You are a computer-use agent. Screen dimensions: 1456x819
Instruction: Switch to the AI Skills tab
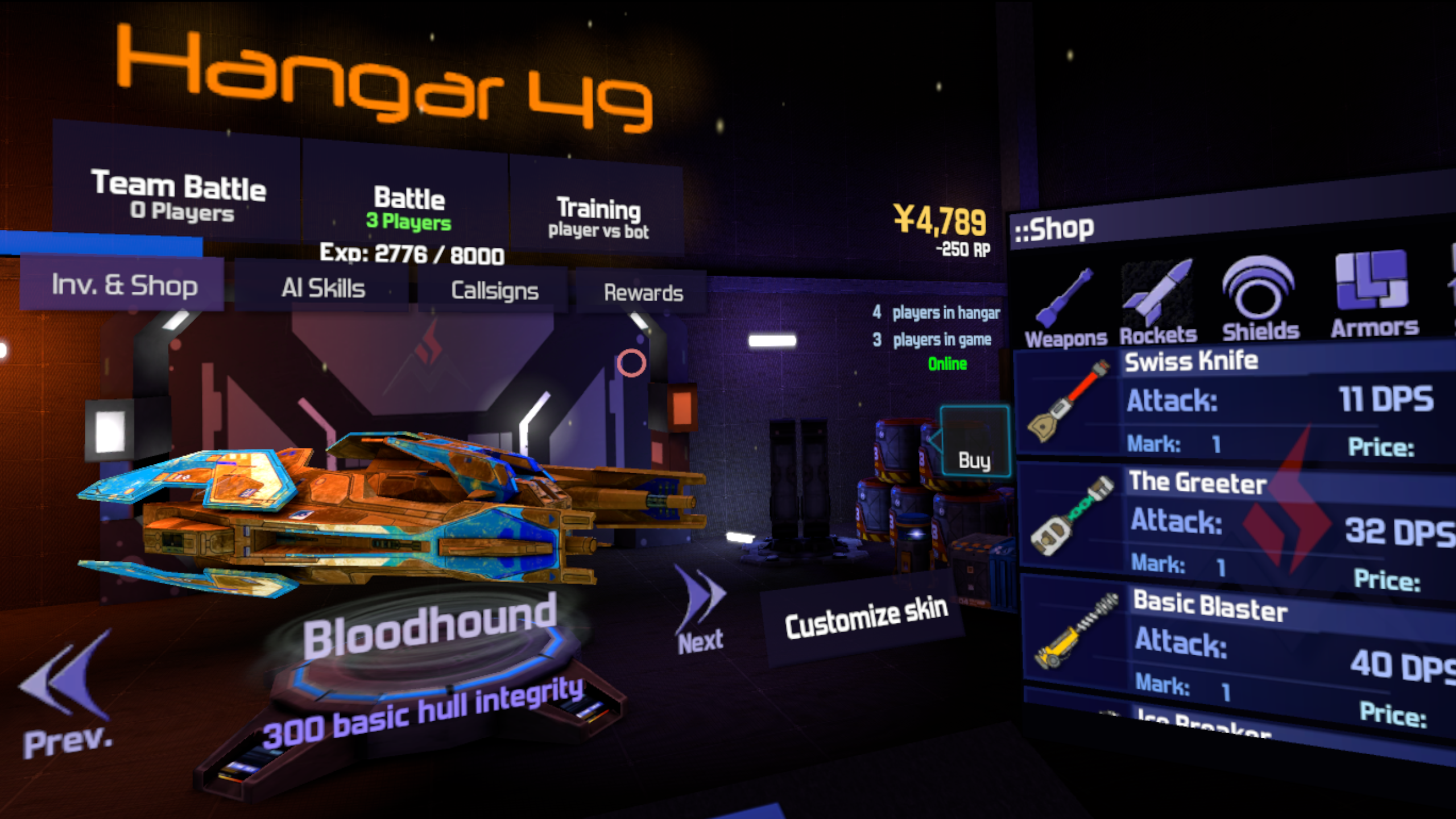coord(322,288)
